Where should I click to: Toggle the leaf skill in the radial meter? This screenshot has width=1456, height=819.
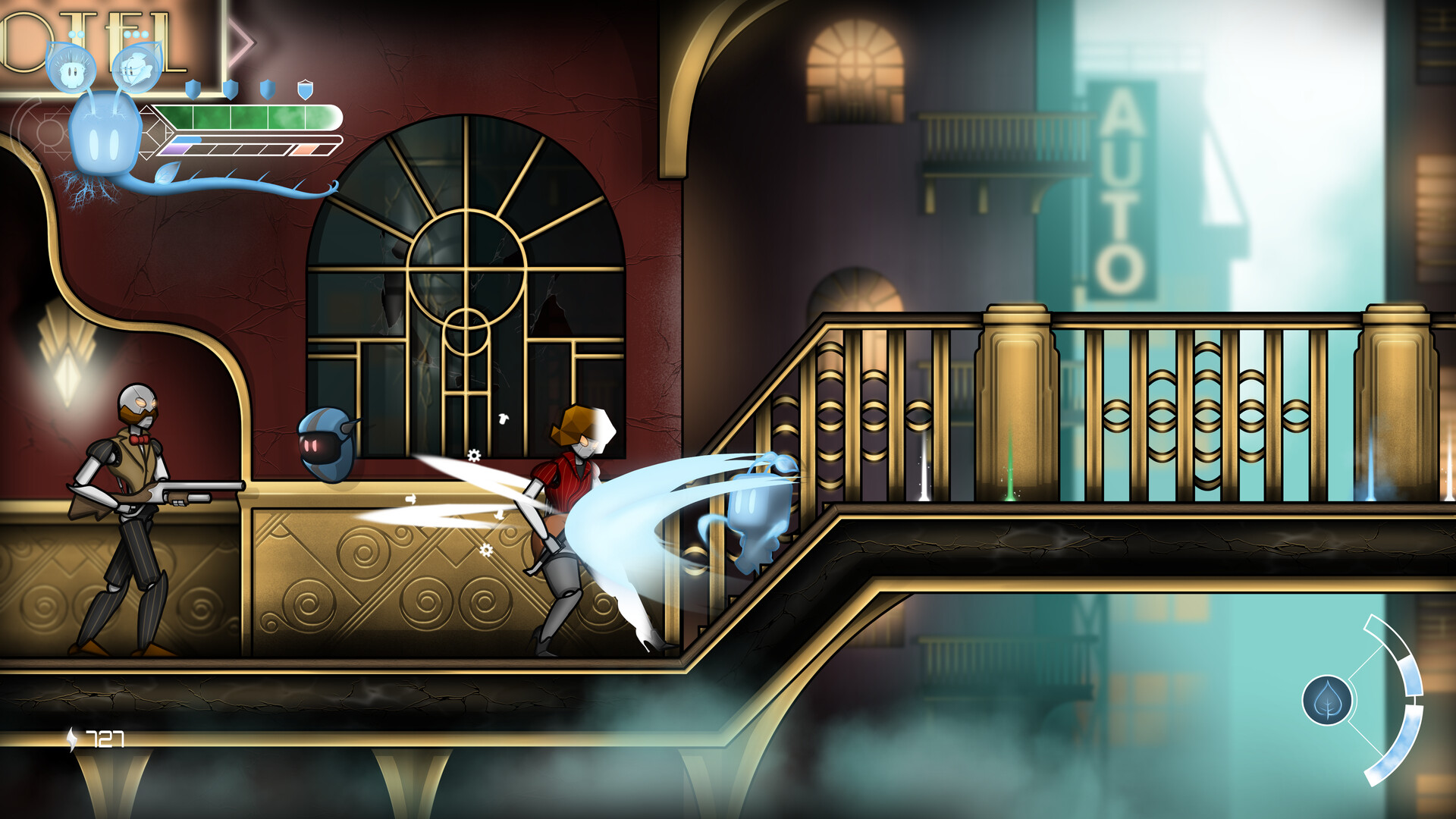coord(1327,699)
